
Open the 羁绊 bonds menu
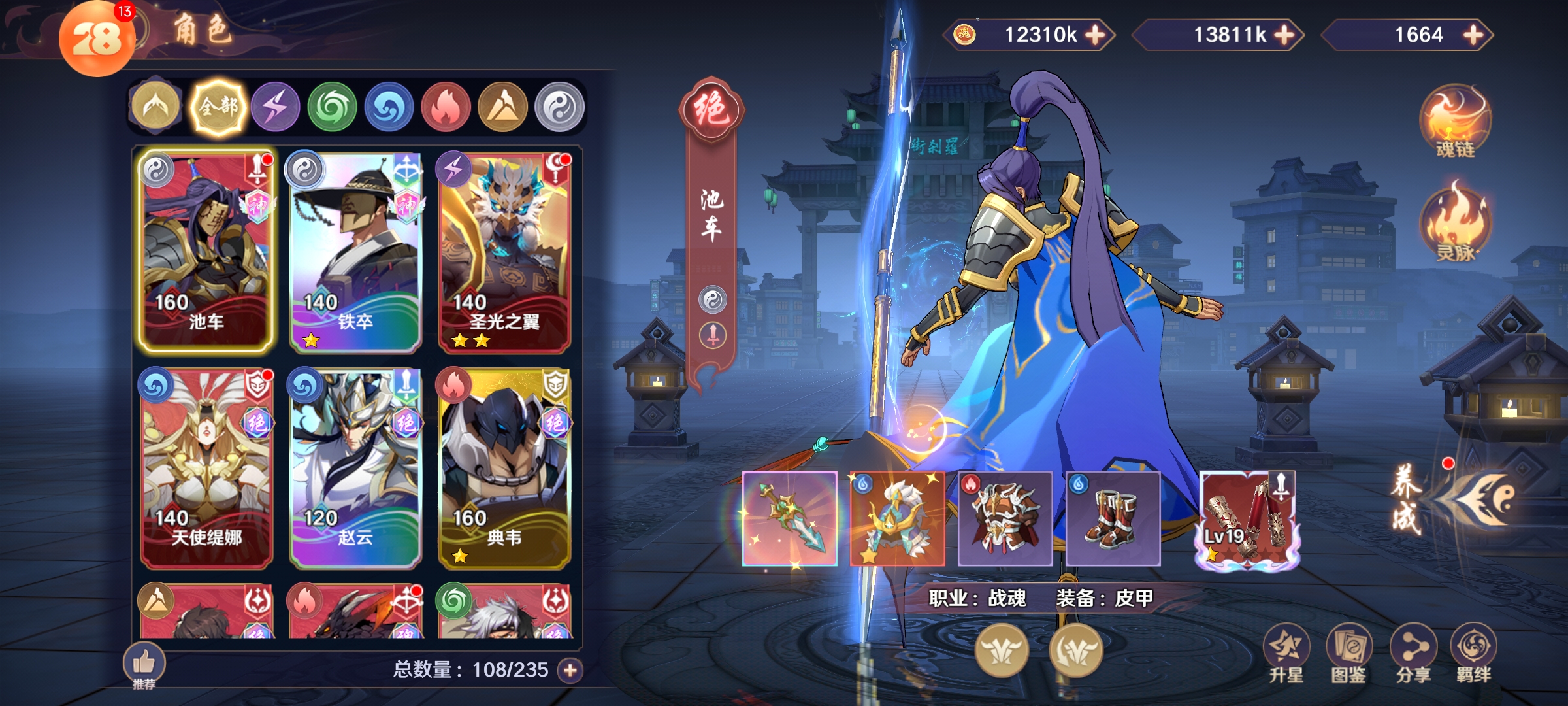1473,654
